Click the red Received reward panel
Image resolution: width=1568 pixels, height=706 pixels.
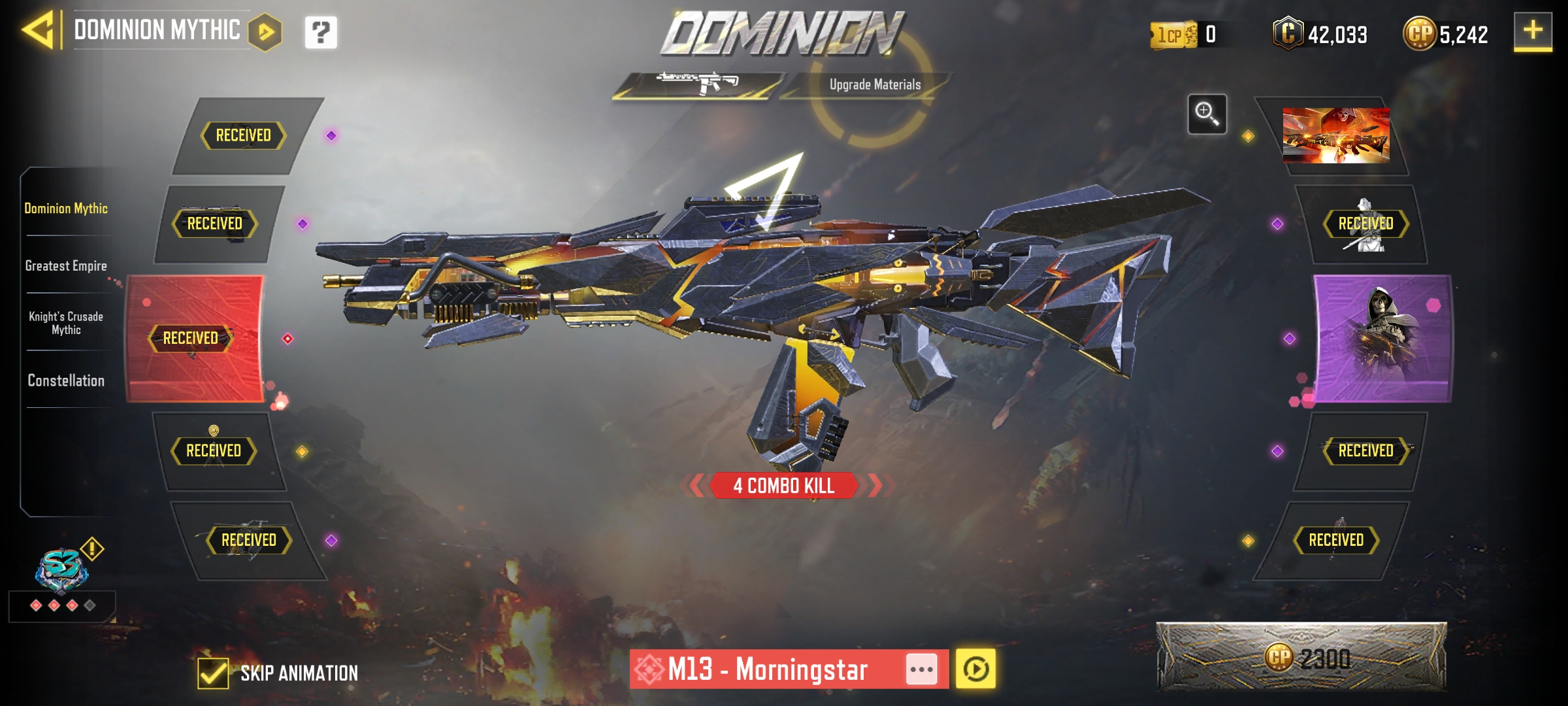[x=196, y=339]
